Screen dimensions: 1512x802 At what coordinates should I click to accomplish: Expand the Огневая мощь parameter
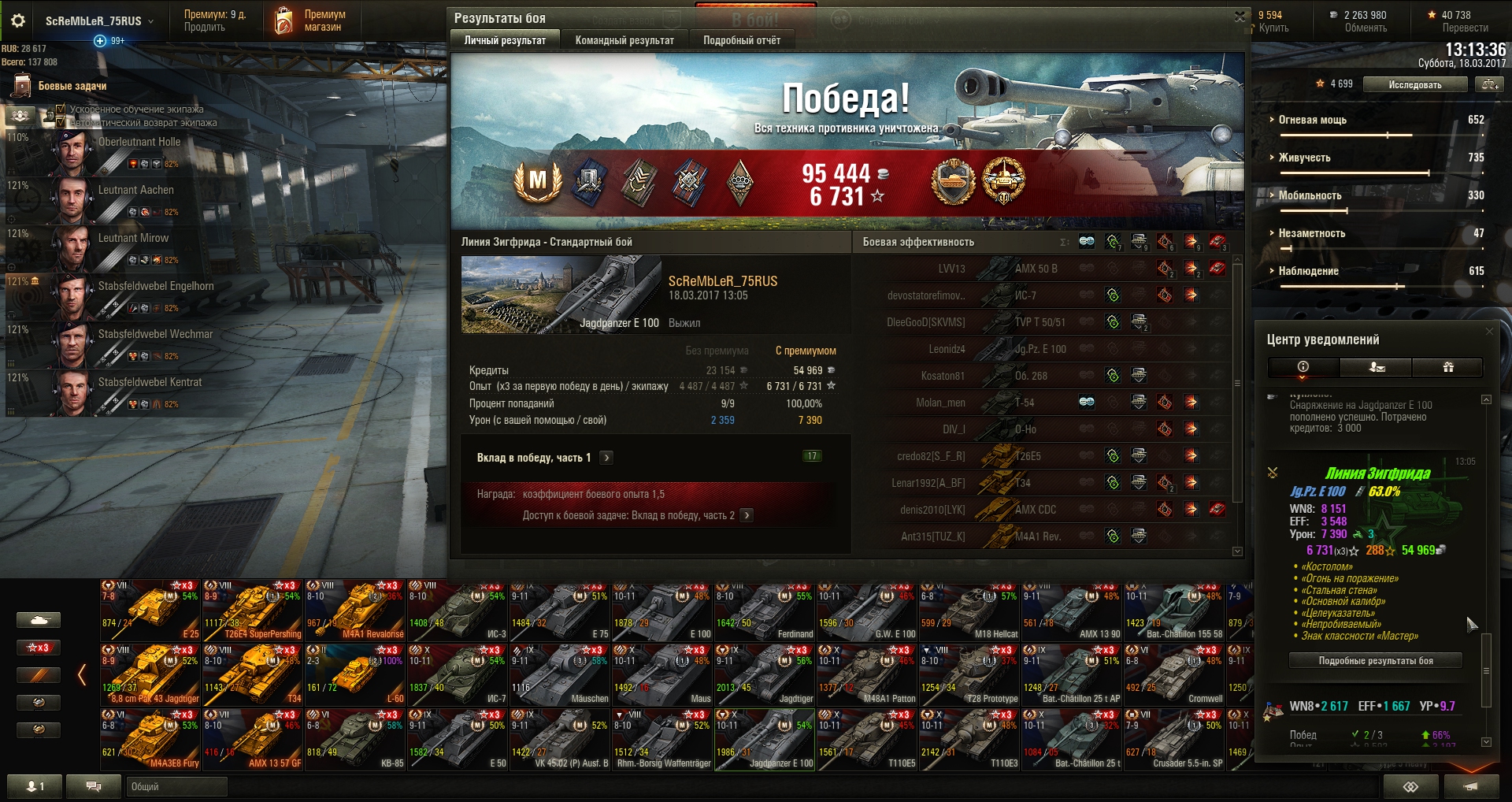coord(1312,120)
